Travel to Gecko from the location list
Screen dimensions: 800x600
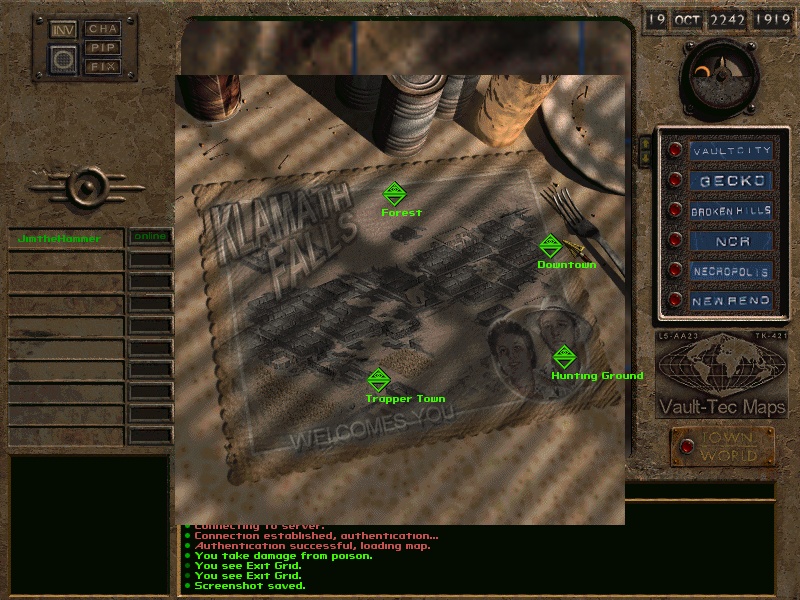coord(733,181)
